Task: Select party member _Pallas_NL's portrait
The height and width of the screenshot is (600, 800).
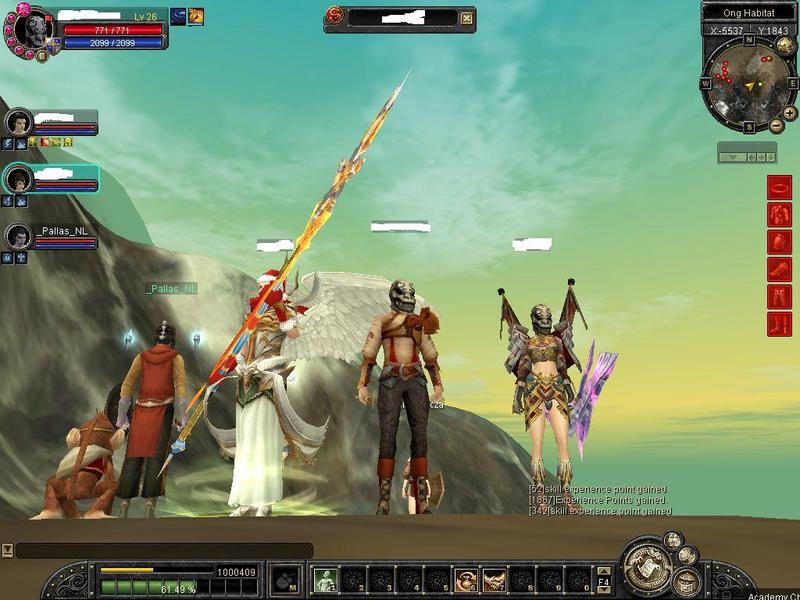Action: pos(19,236)
